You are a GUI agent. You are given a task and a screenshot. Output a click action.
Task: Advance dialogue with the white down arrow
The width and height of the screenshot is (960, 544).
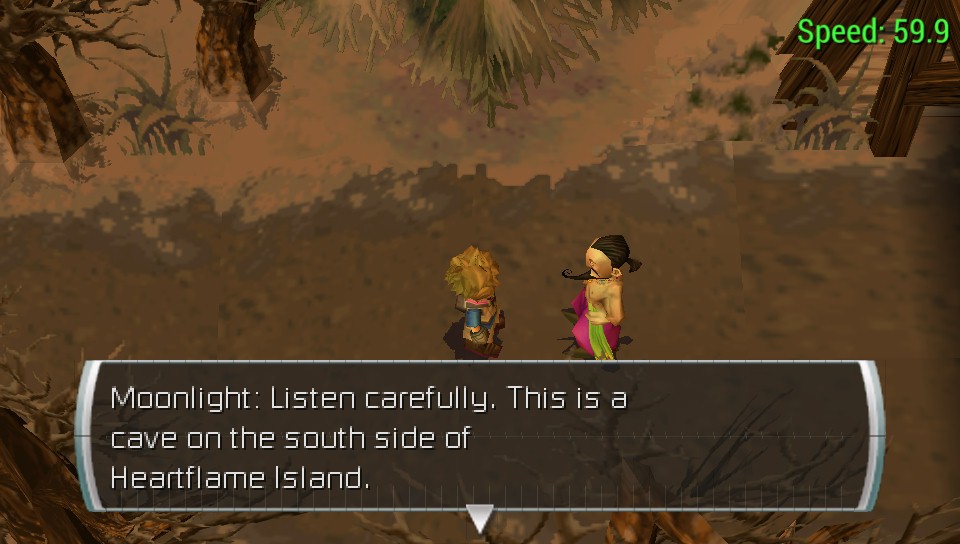pyautogui.click(x=480, y=517)
